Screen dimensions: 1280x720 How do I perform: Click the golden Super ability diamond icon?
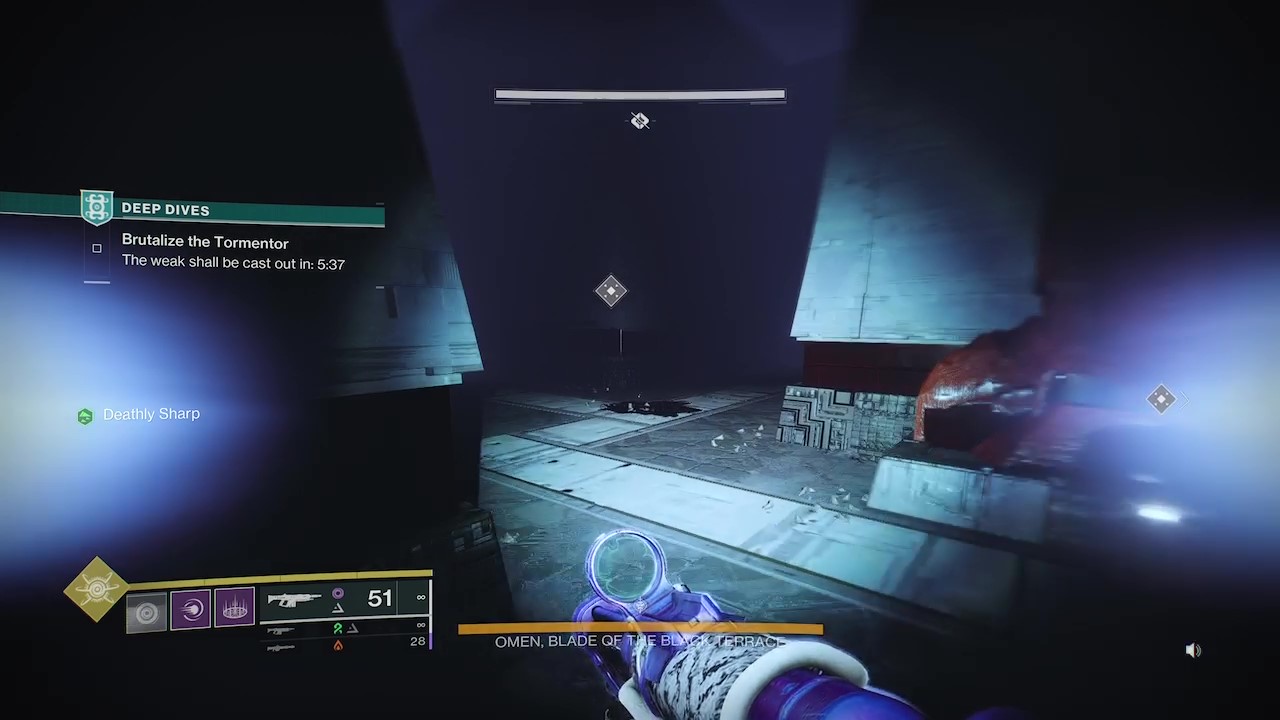coord(95,590)
